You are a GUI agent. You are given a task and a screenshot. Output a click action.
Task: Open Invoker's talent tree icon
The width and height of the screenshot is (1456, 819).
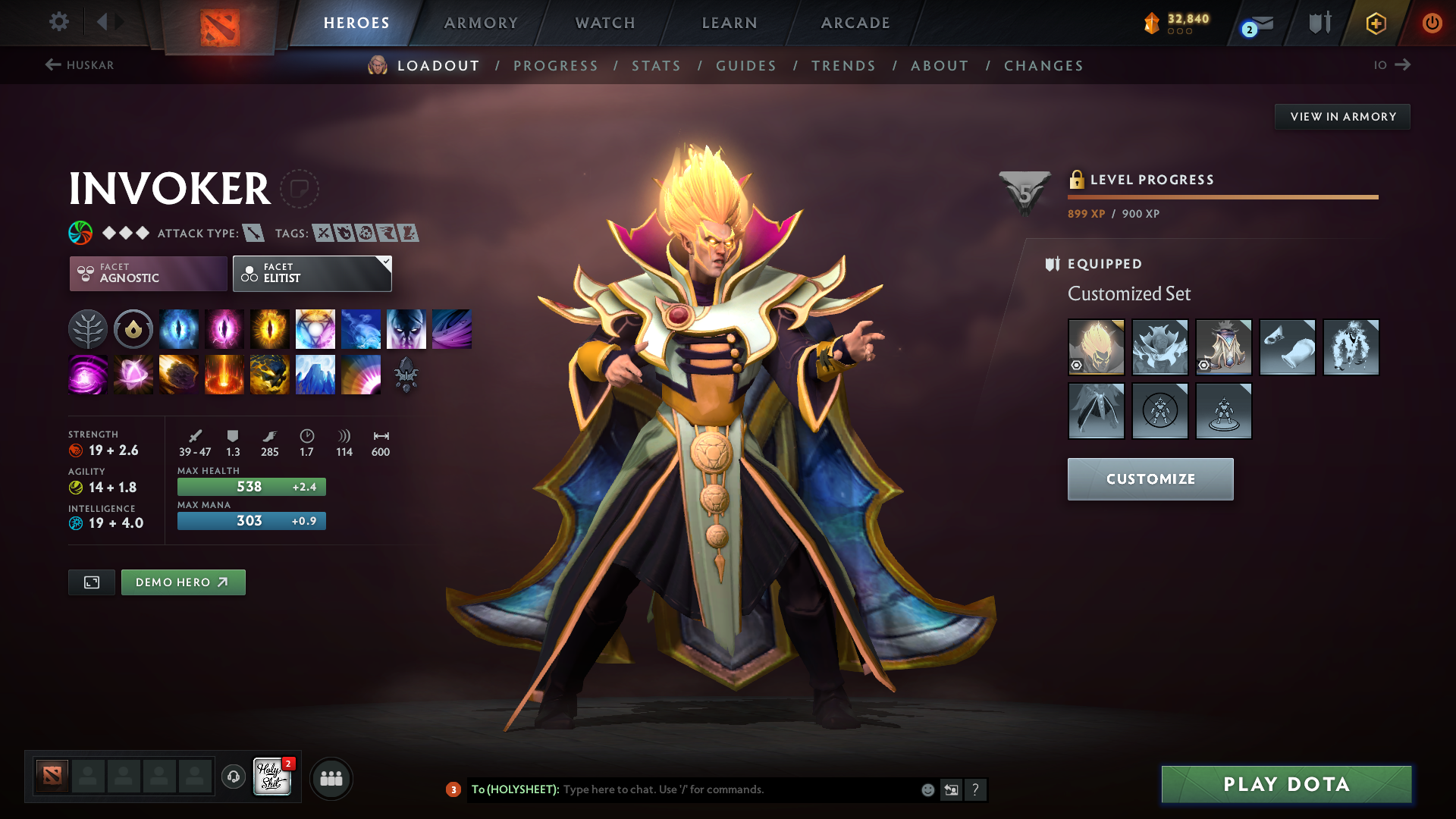coord(87,328)
